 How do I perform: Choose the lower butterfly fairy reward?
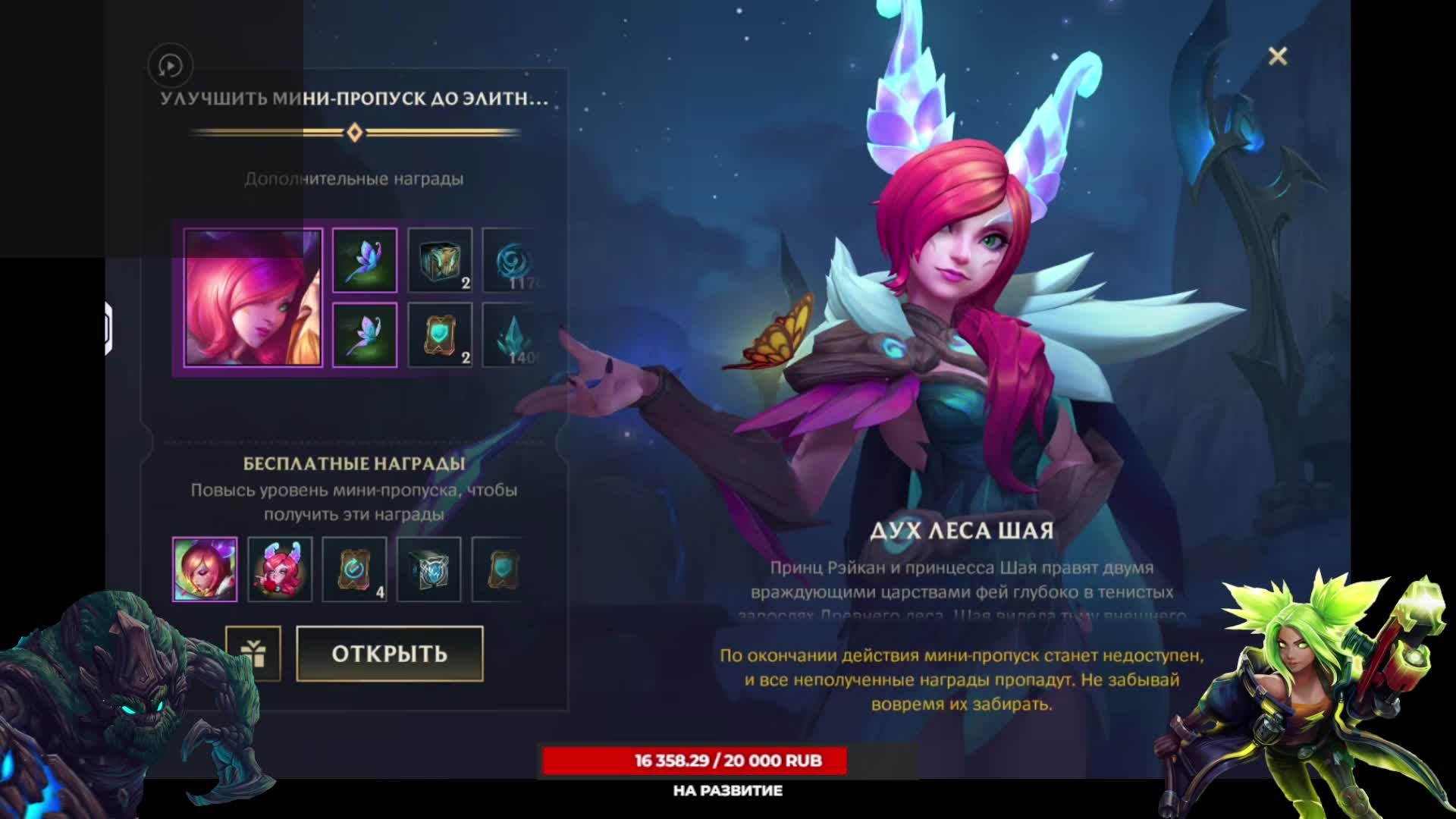pyautogui.click(x=365, y=335)
